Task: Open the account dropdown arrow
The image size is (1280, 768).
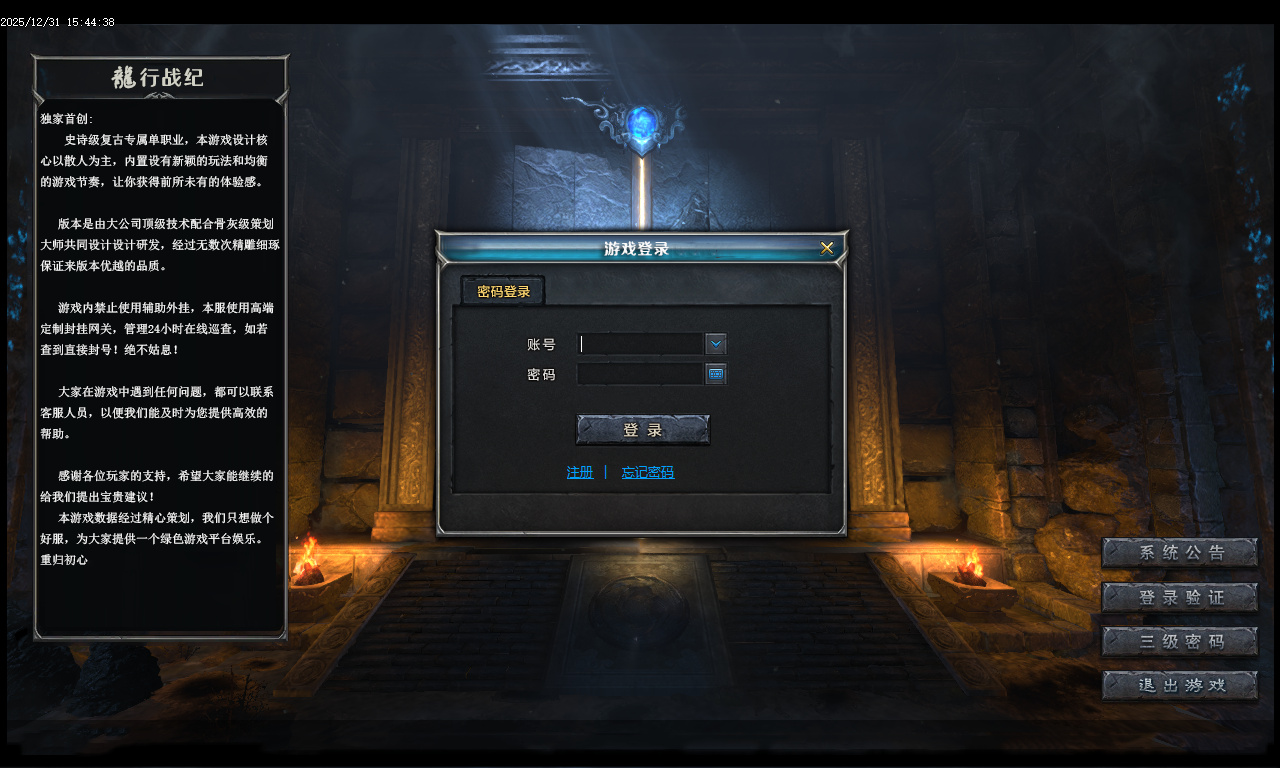Action: tap(716, 344)
